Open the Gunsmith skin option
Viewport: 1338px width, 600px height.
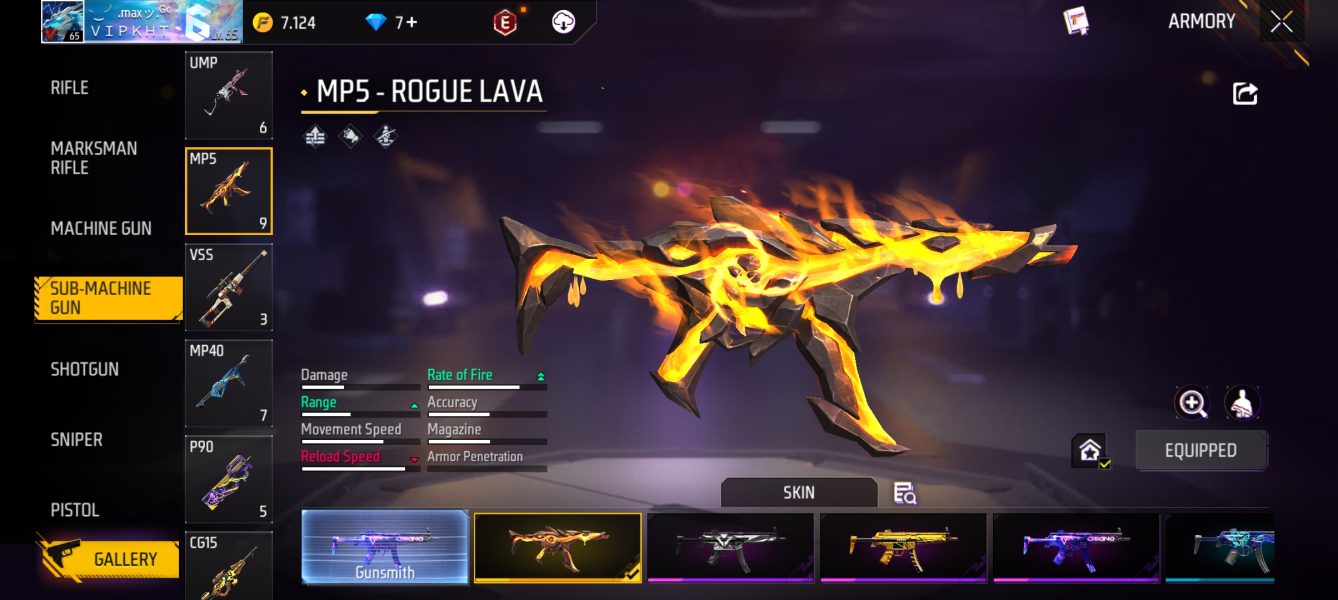coord(385,547)
